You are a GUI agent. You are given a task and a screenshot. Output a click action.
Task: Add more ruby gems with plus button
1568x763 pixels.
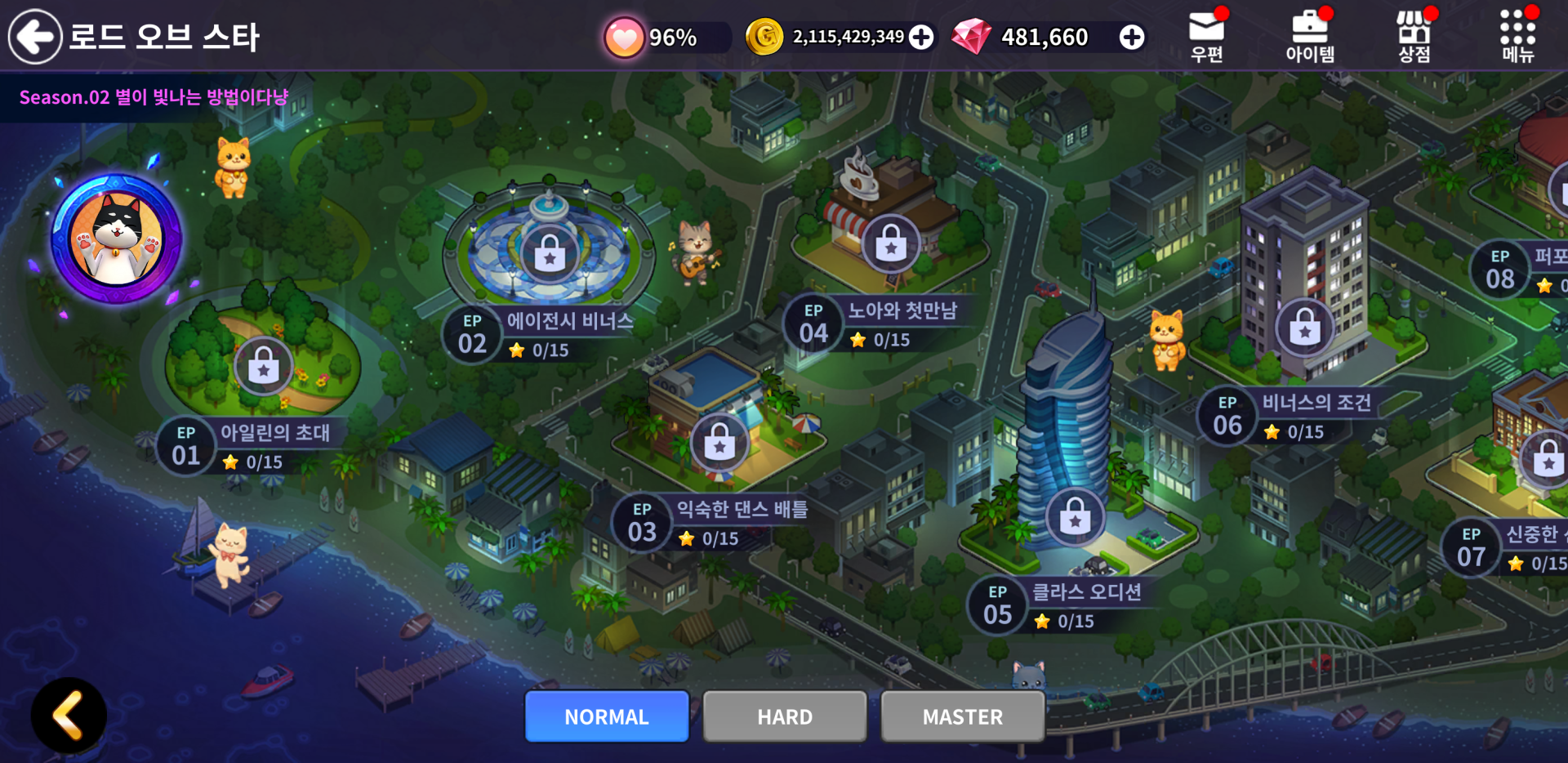(x=1132, y=37)
